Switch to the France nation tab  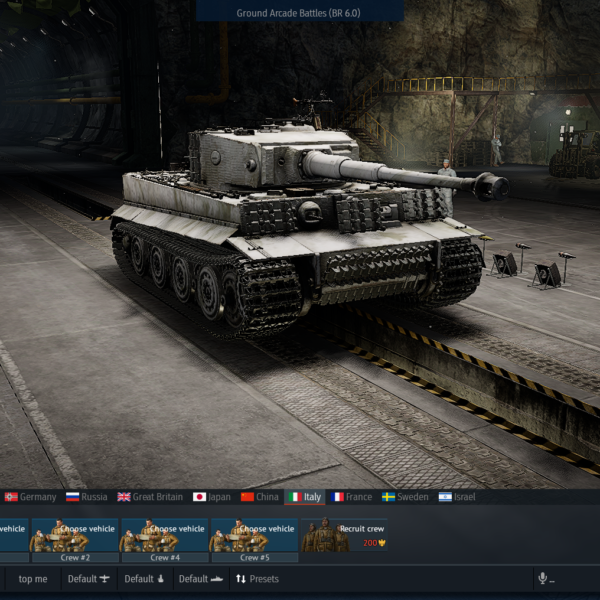coord(351,496)
